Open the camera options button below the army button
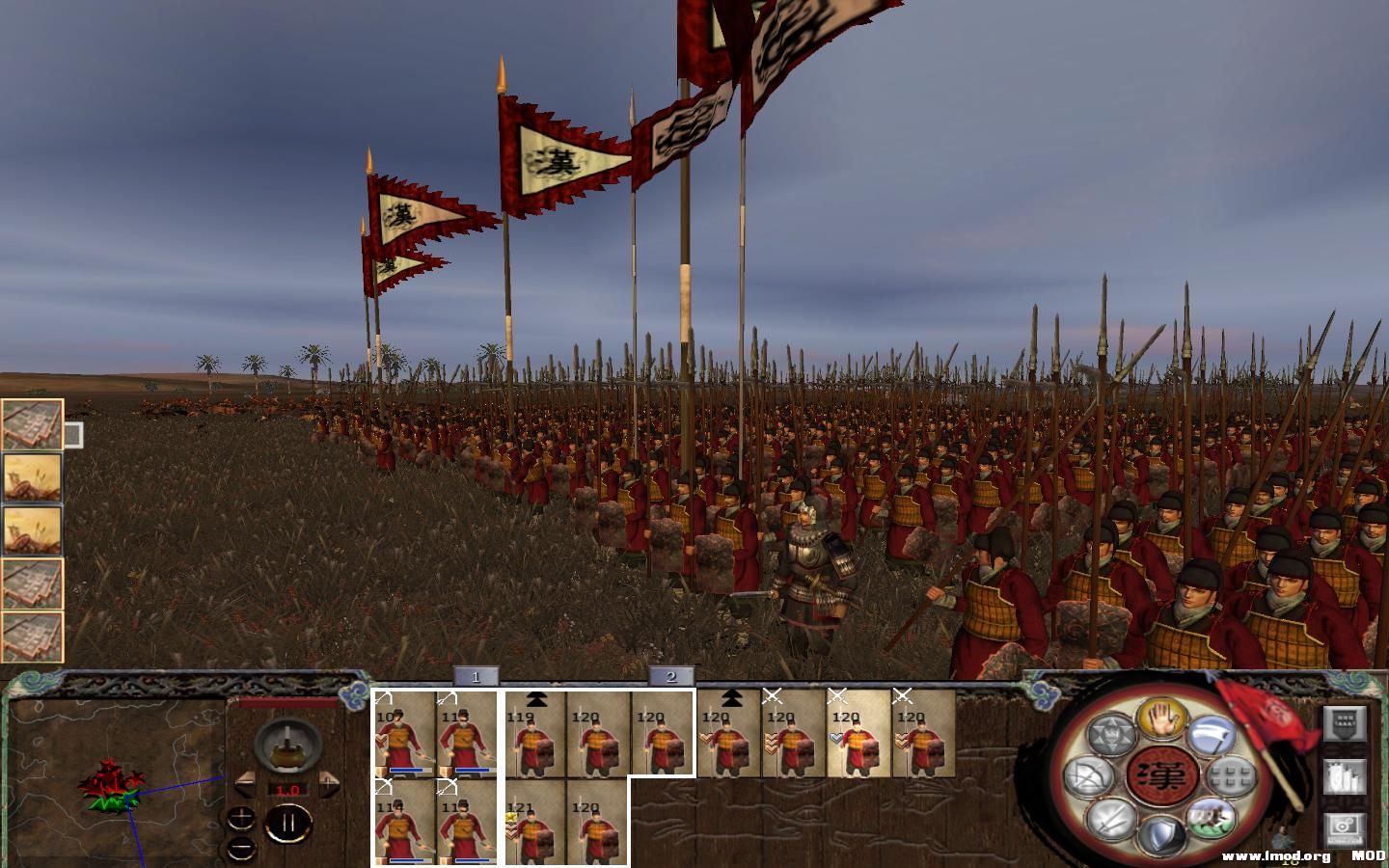The image size is (1389, 868). (x=1342, y=828)
